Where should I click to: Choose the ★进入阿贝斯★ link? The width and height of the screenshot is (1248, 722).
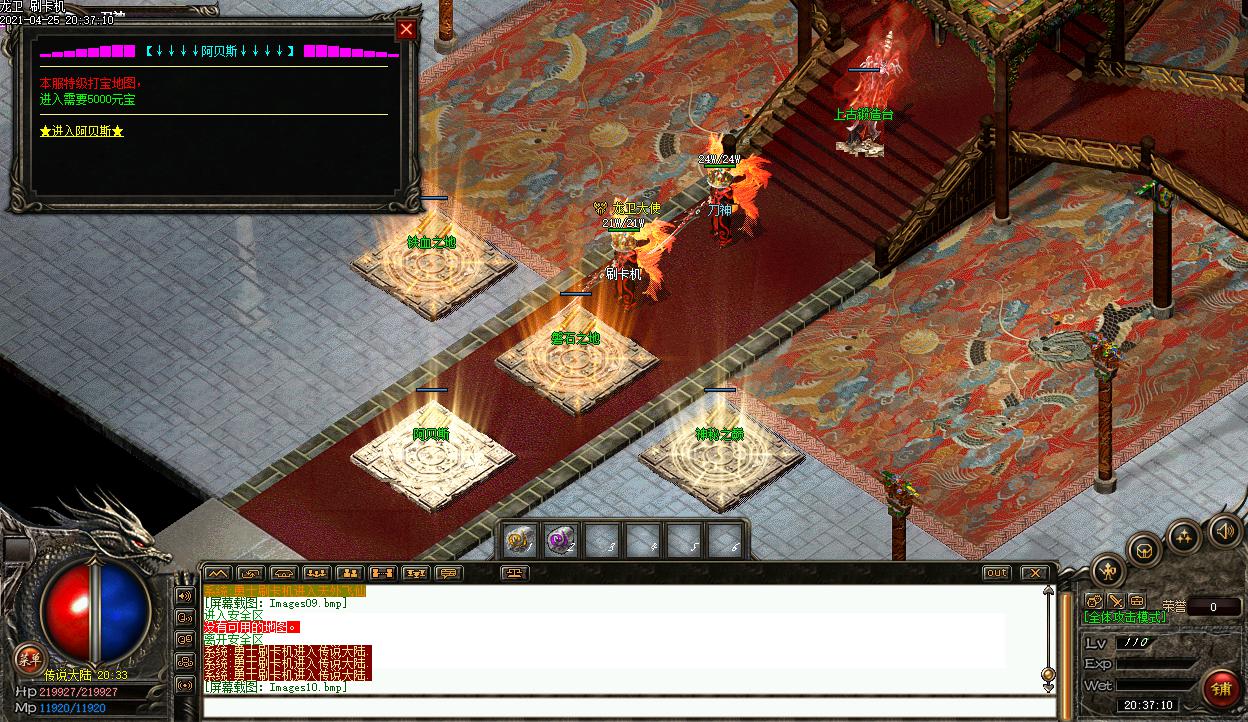[x=82, y=131]
